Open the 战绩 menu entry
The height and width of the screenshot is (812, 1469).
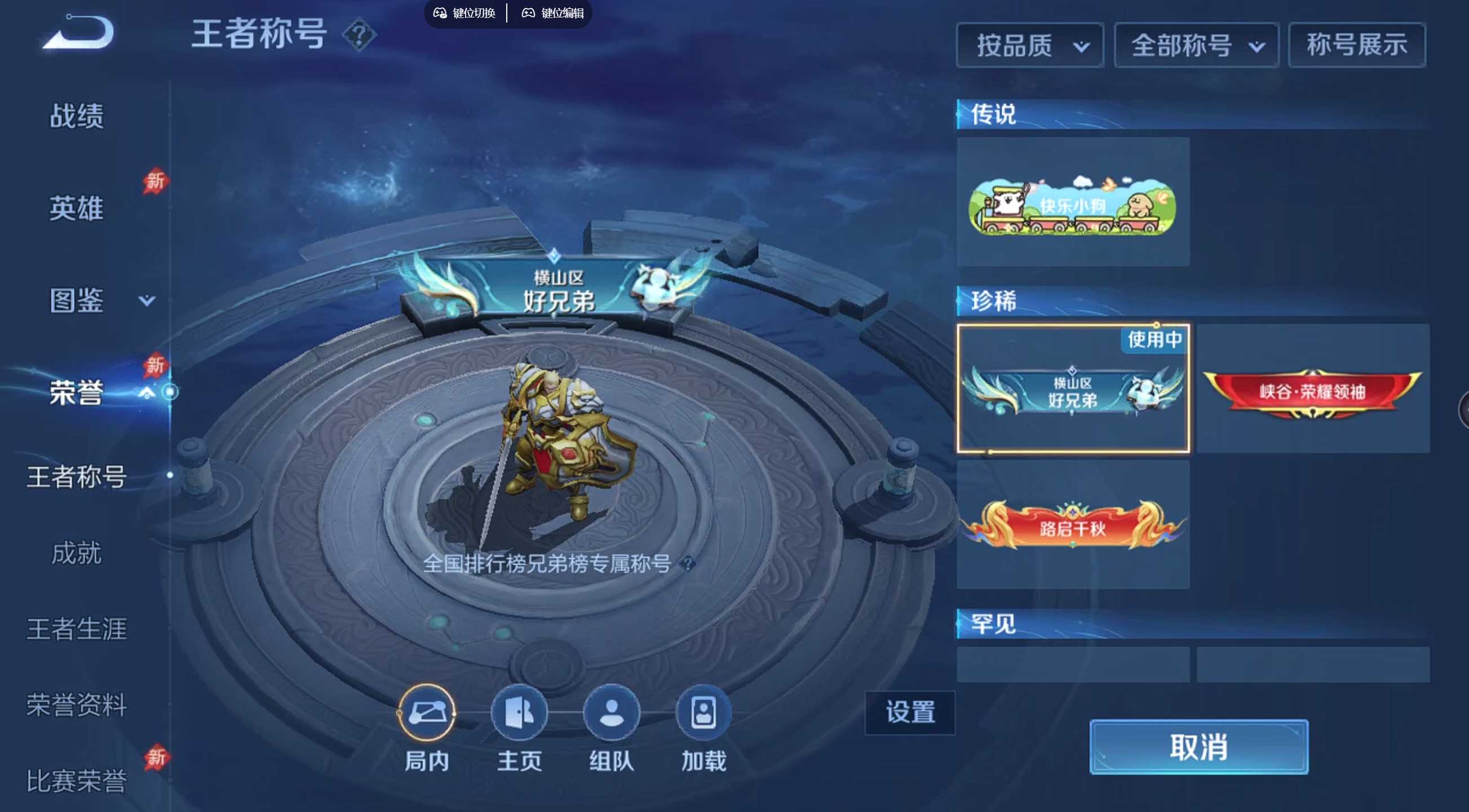point(77,116)
